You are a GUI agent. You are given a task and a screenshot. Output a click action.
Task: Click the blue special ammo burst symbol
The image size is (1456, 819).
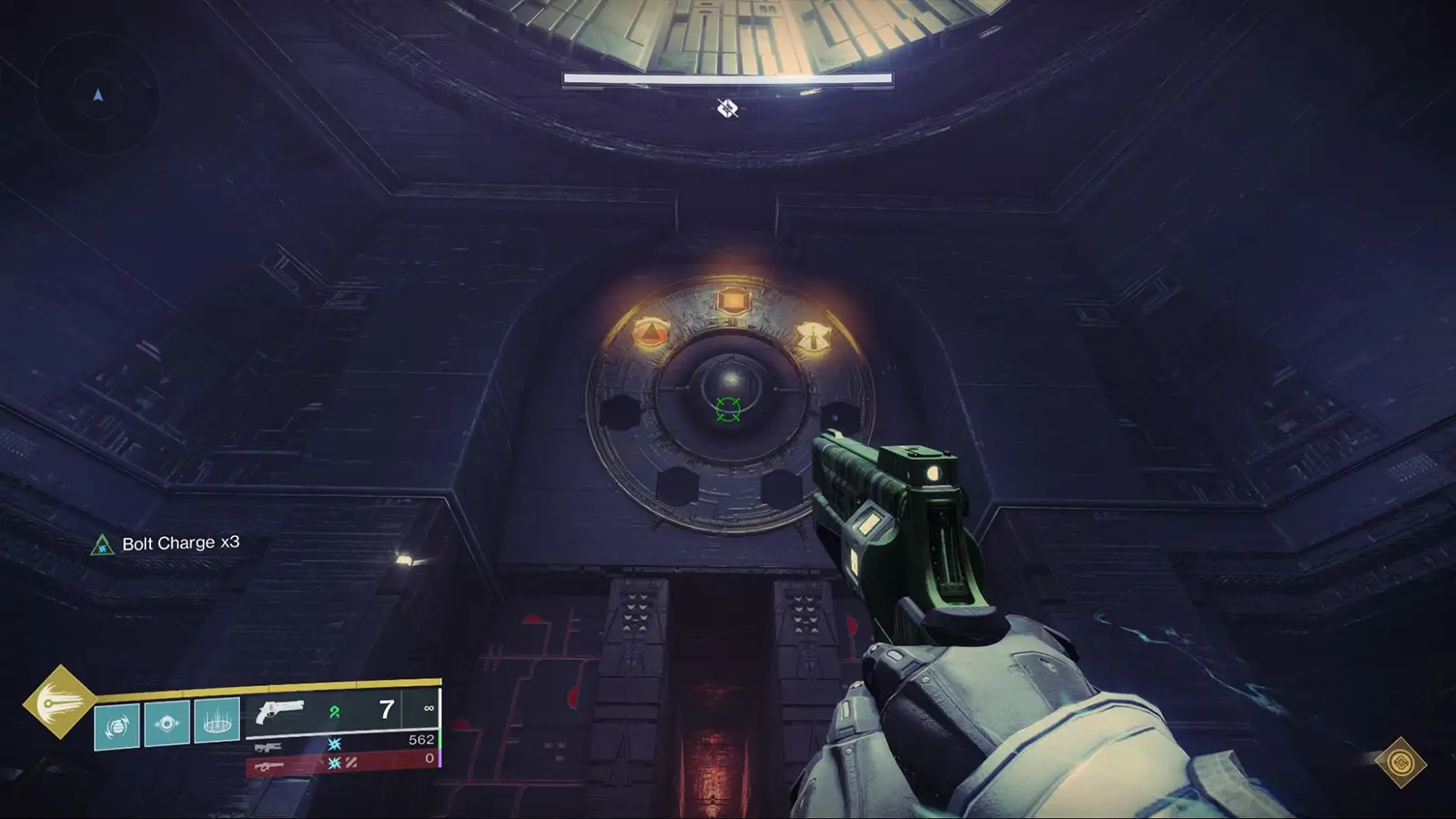(335, 742)
